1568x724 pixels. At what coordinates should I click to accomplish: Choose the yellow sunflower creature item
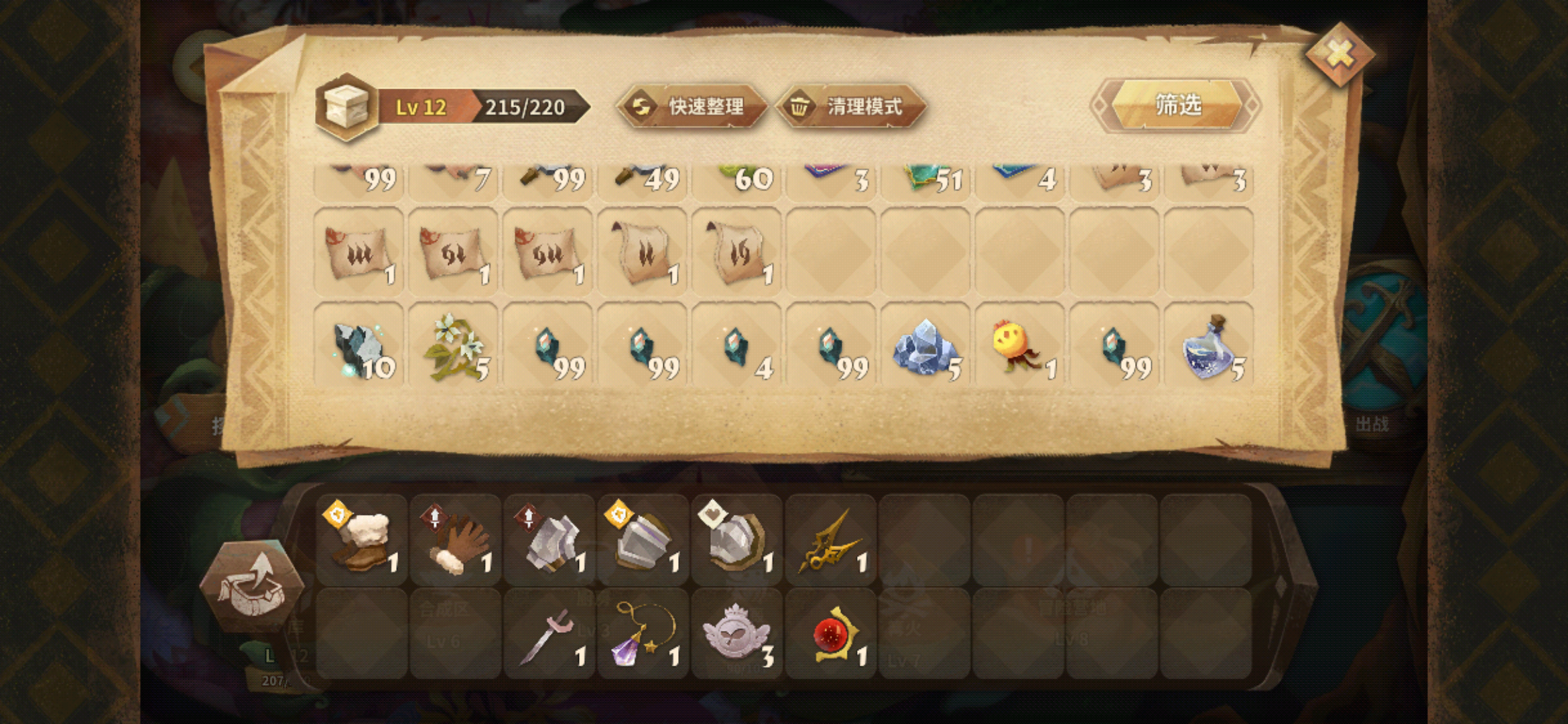pos(1019,347)
